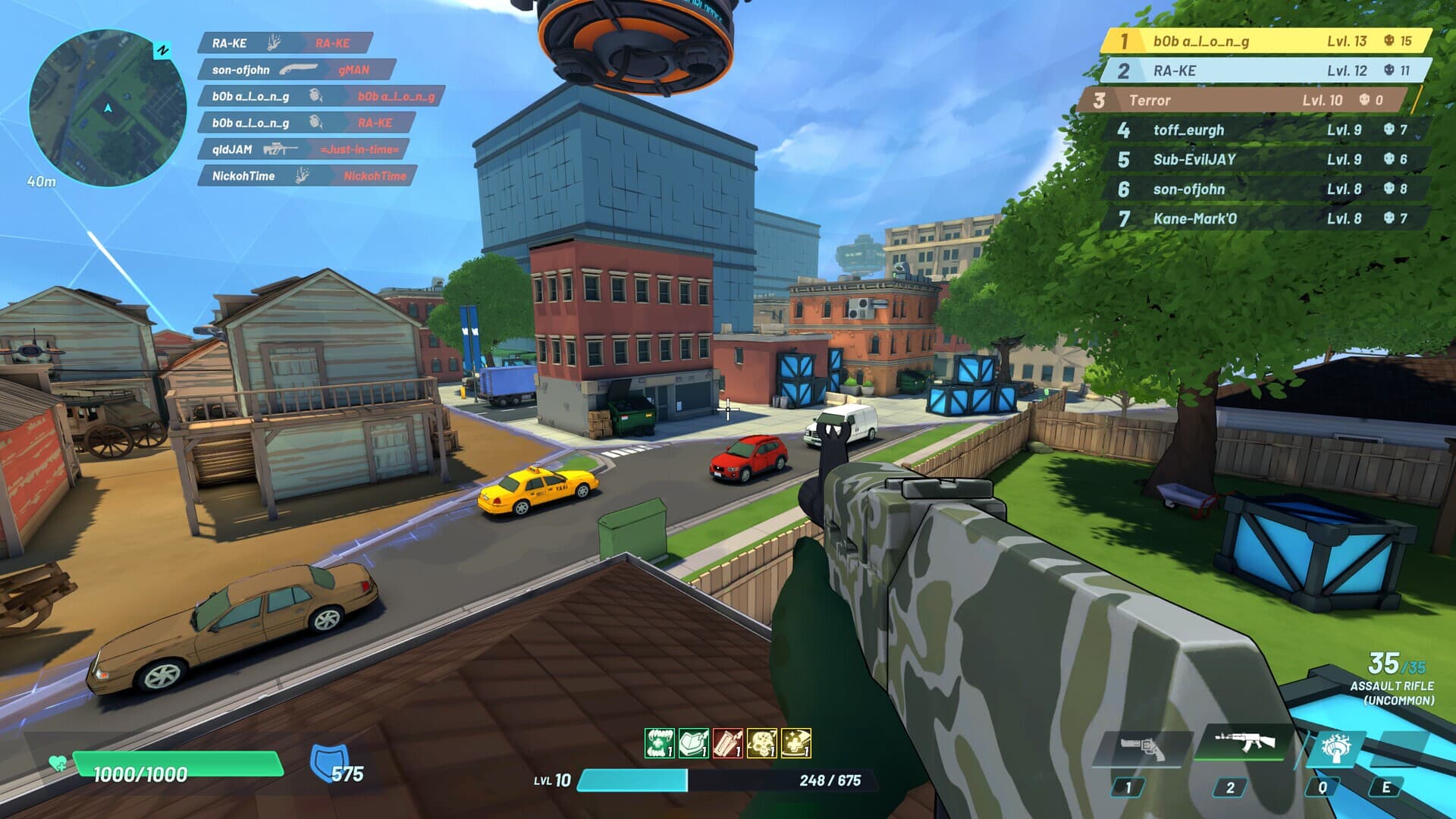Activate the flaming fist ability
The height and width of the screenshot is (819, 1456).
1335,750
